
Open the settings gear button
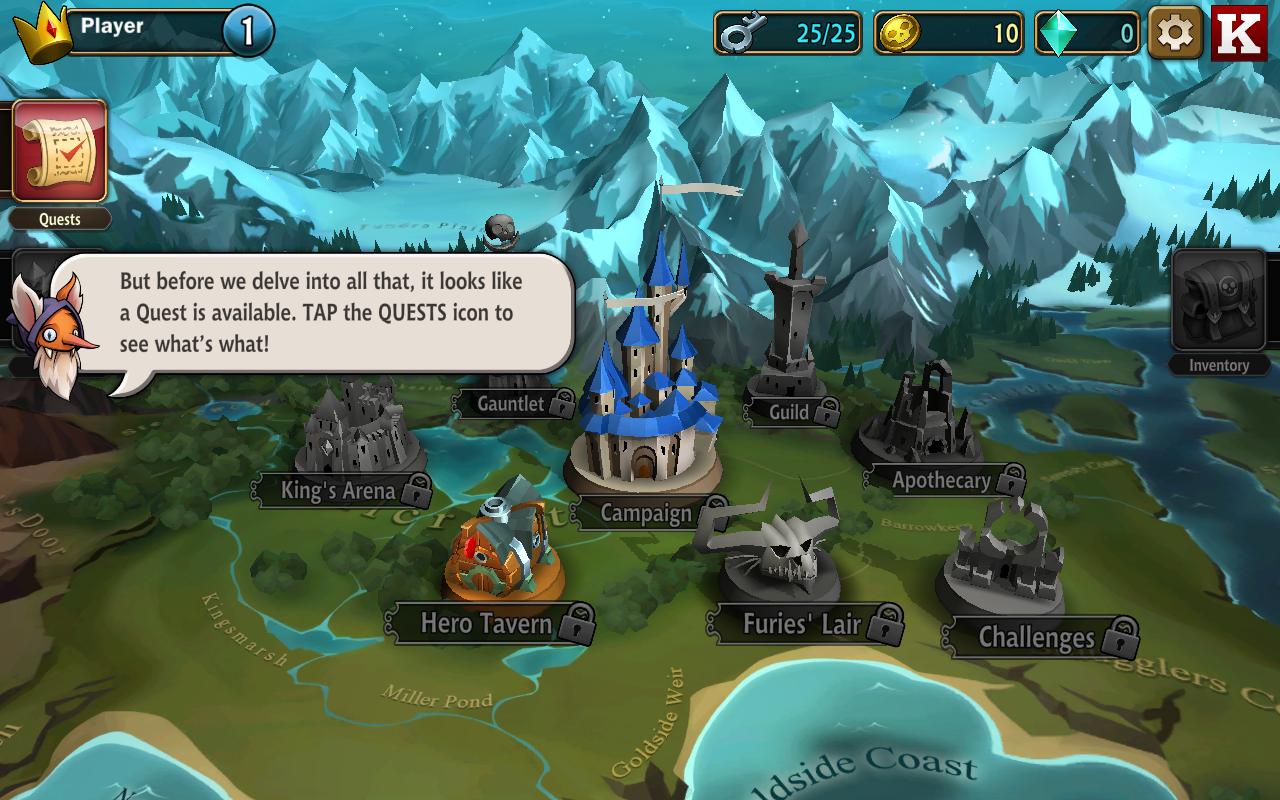[x=1174, y=34]
